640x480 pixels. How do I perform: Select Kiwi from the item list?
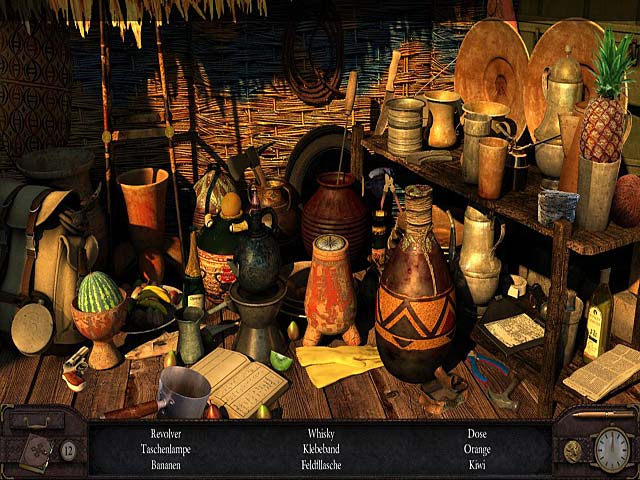tap(477, 465)
